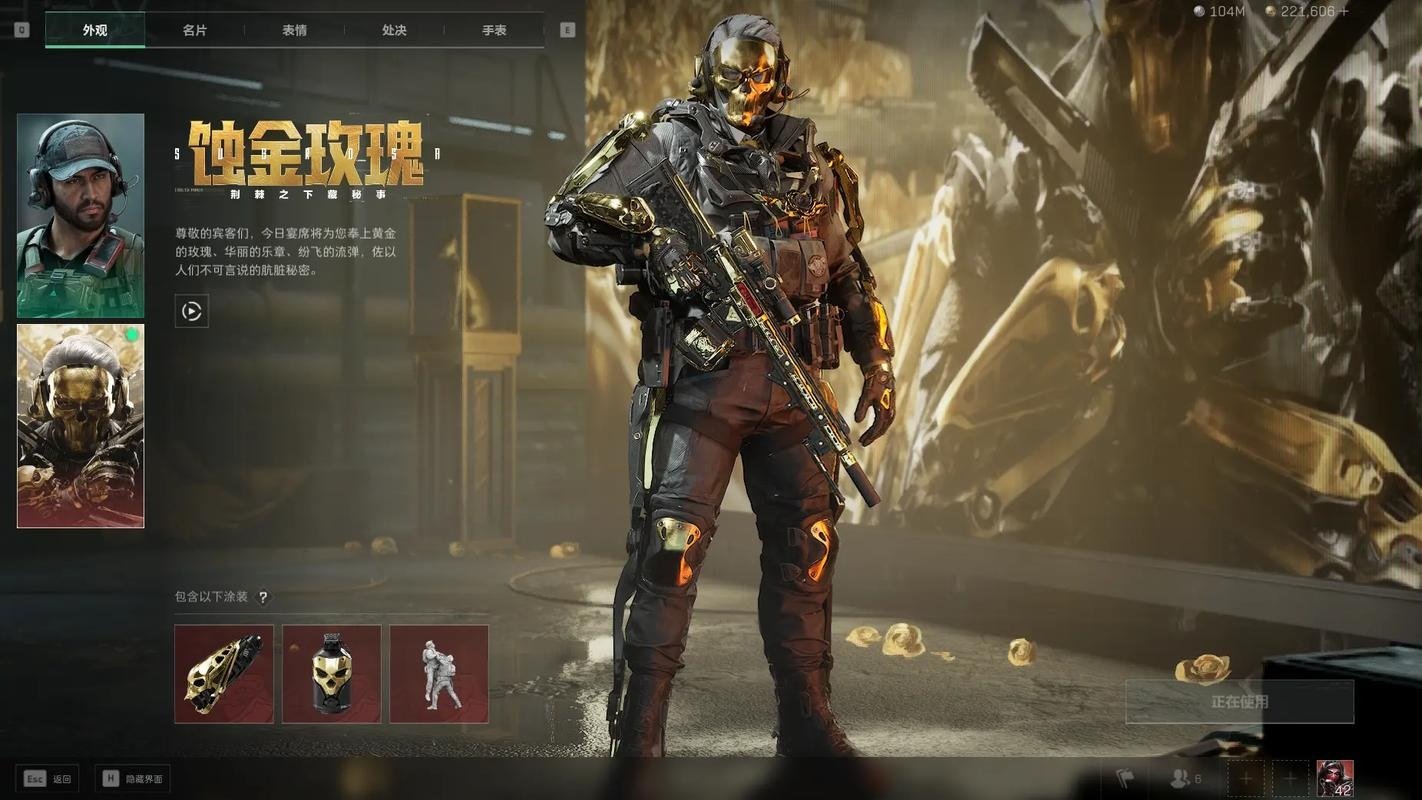1422x800 pixels.
Task: Open the friends list icon
Action: pyautogui.click(x=1185, y=778)
